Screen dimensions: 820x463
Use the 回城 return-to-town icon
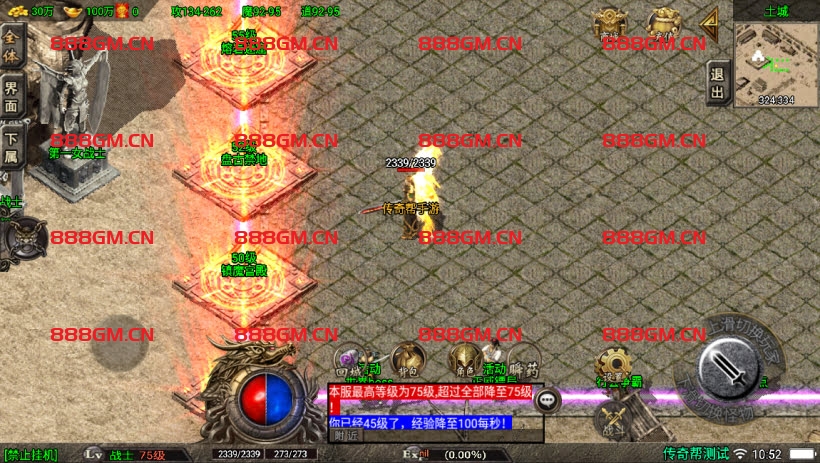[350, 359]
